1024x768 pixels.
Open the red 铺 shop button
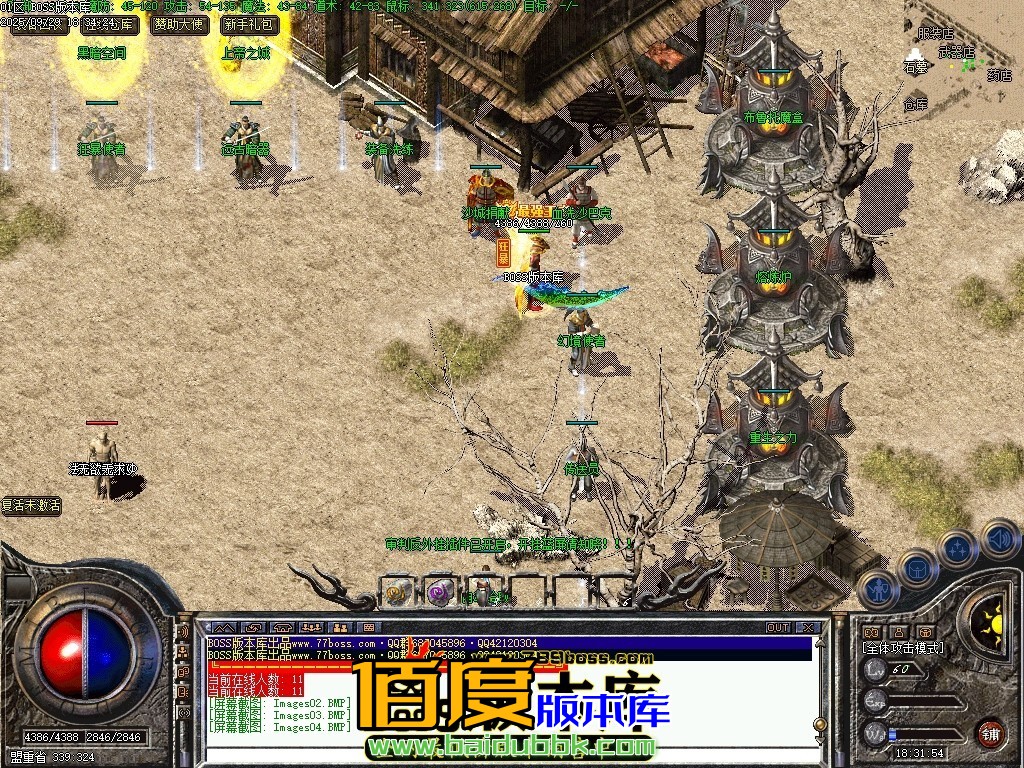pos(991,733)
